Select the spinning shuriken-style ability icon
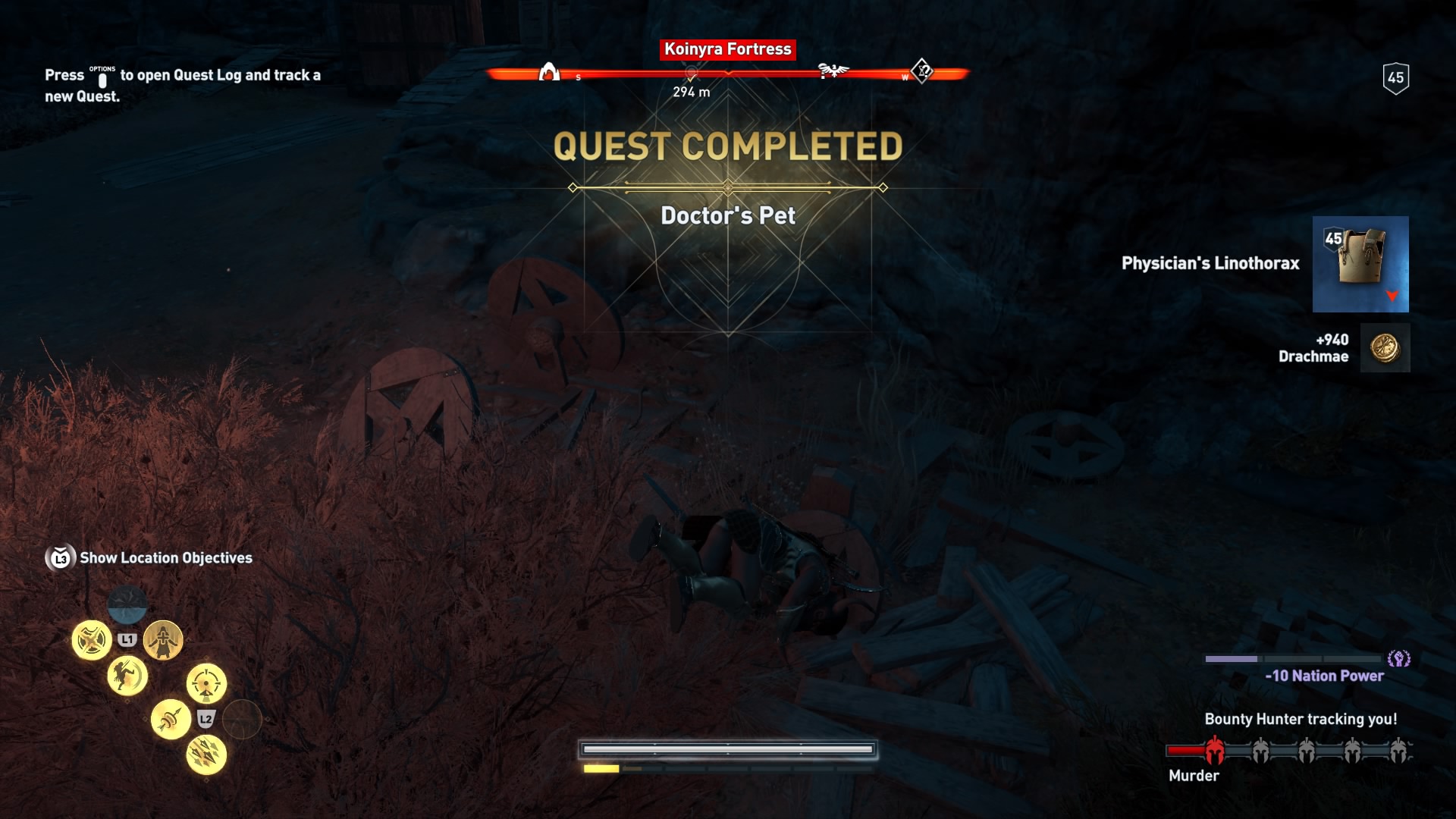Screen dimensions: 1456x819 pyautogui.click(x=92, y=640)
